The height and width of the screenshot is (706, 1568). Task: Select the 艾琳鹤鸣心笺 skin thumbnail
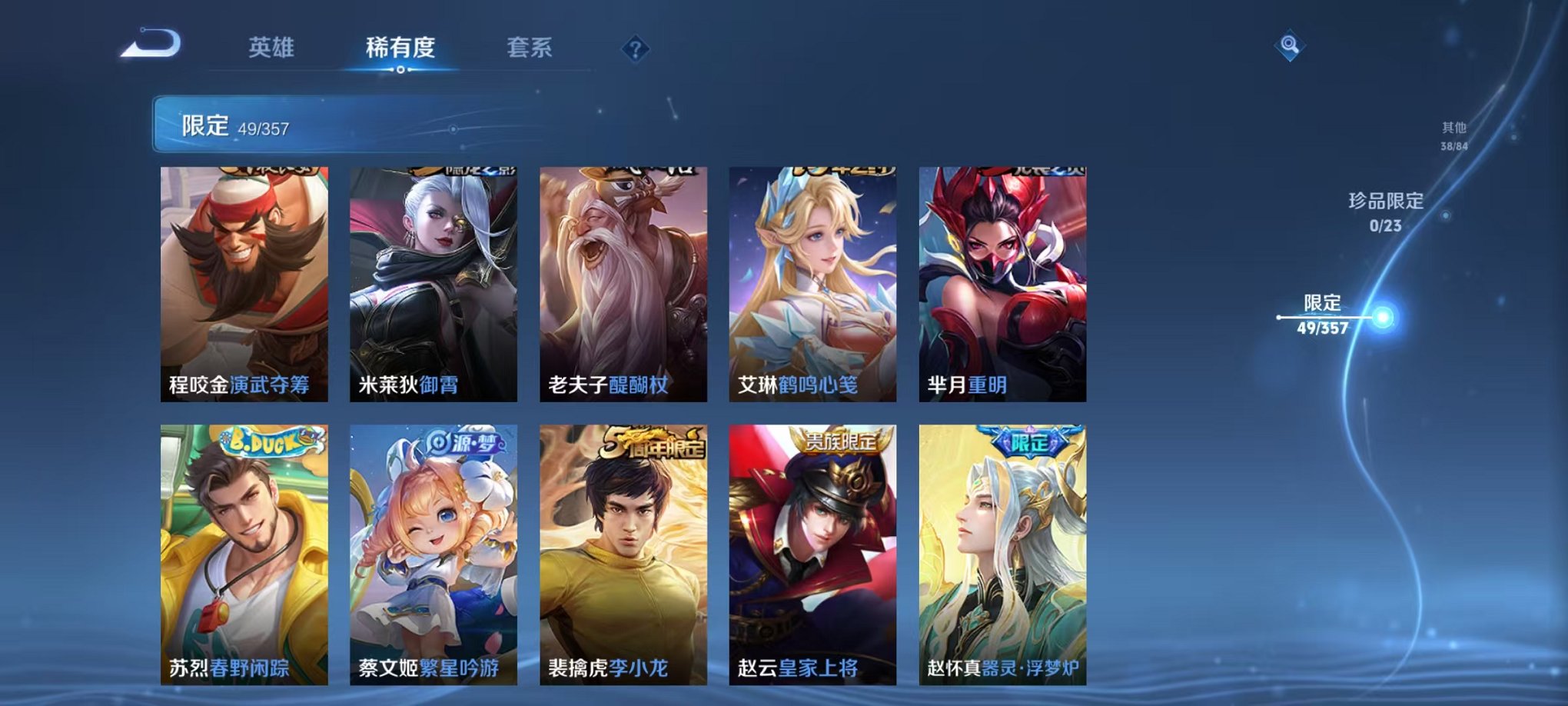point(812,285)
